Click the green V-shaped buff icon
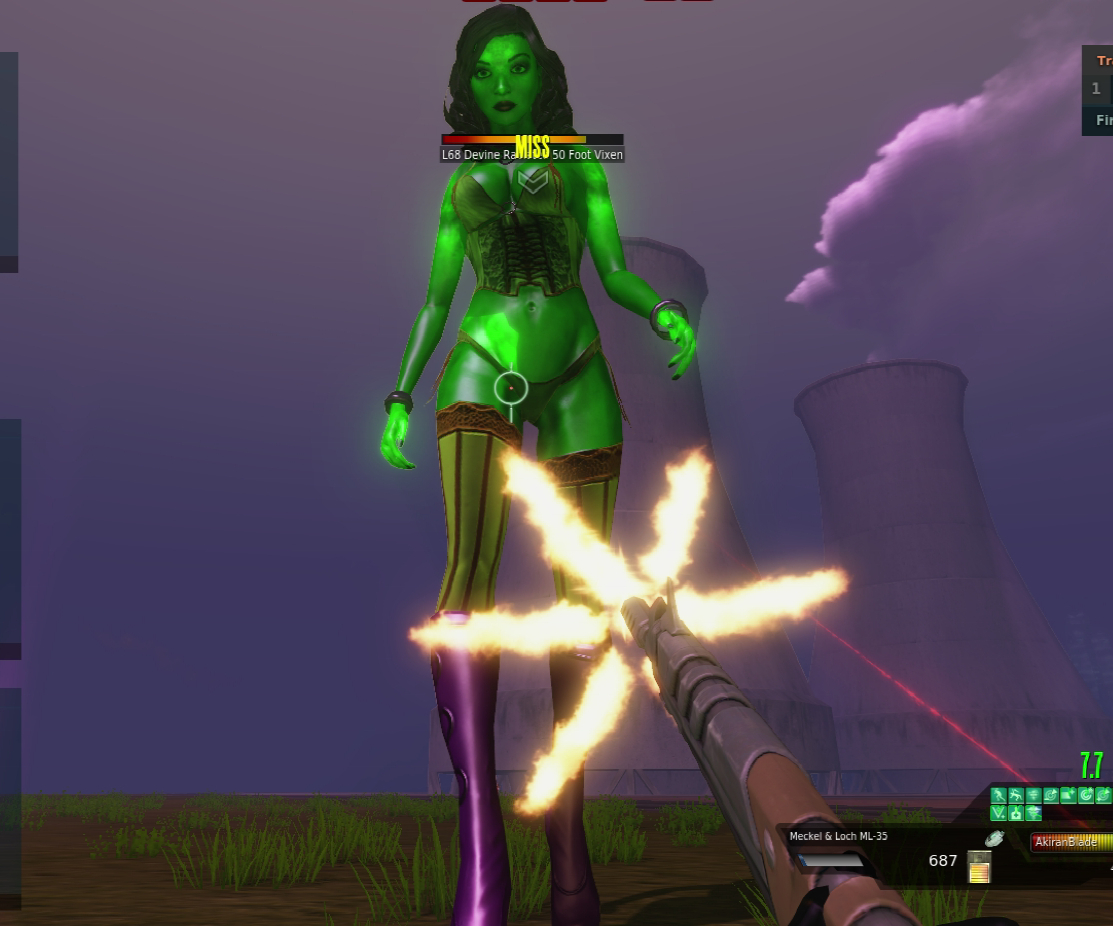 998,813
